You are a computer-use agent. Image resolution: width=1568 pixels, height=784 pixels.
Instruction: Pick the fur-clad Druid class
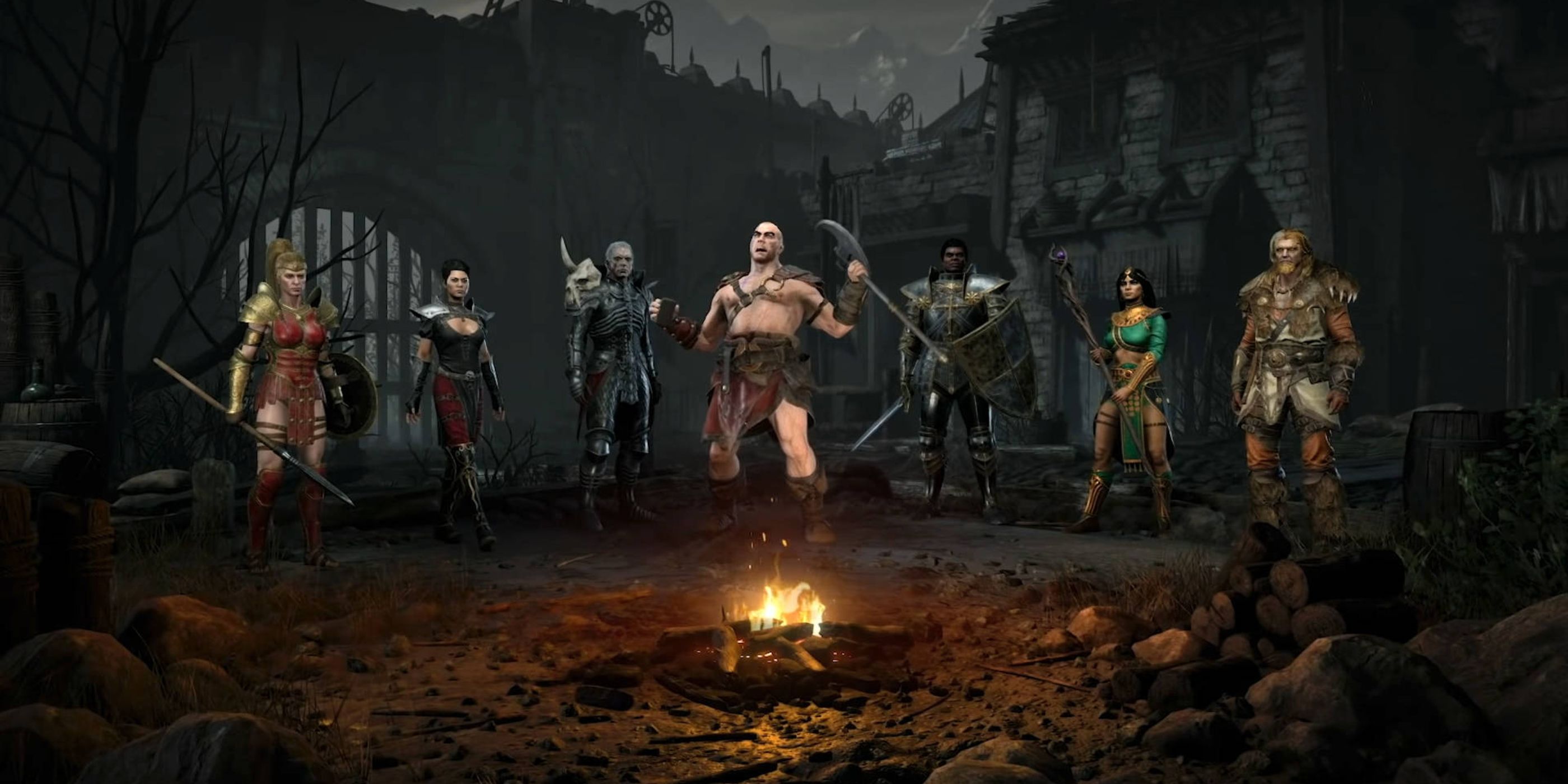(x=1294, y=377)
